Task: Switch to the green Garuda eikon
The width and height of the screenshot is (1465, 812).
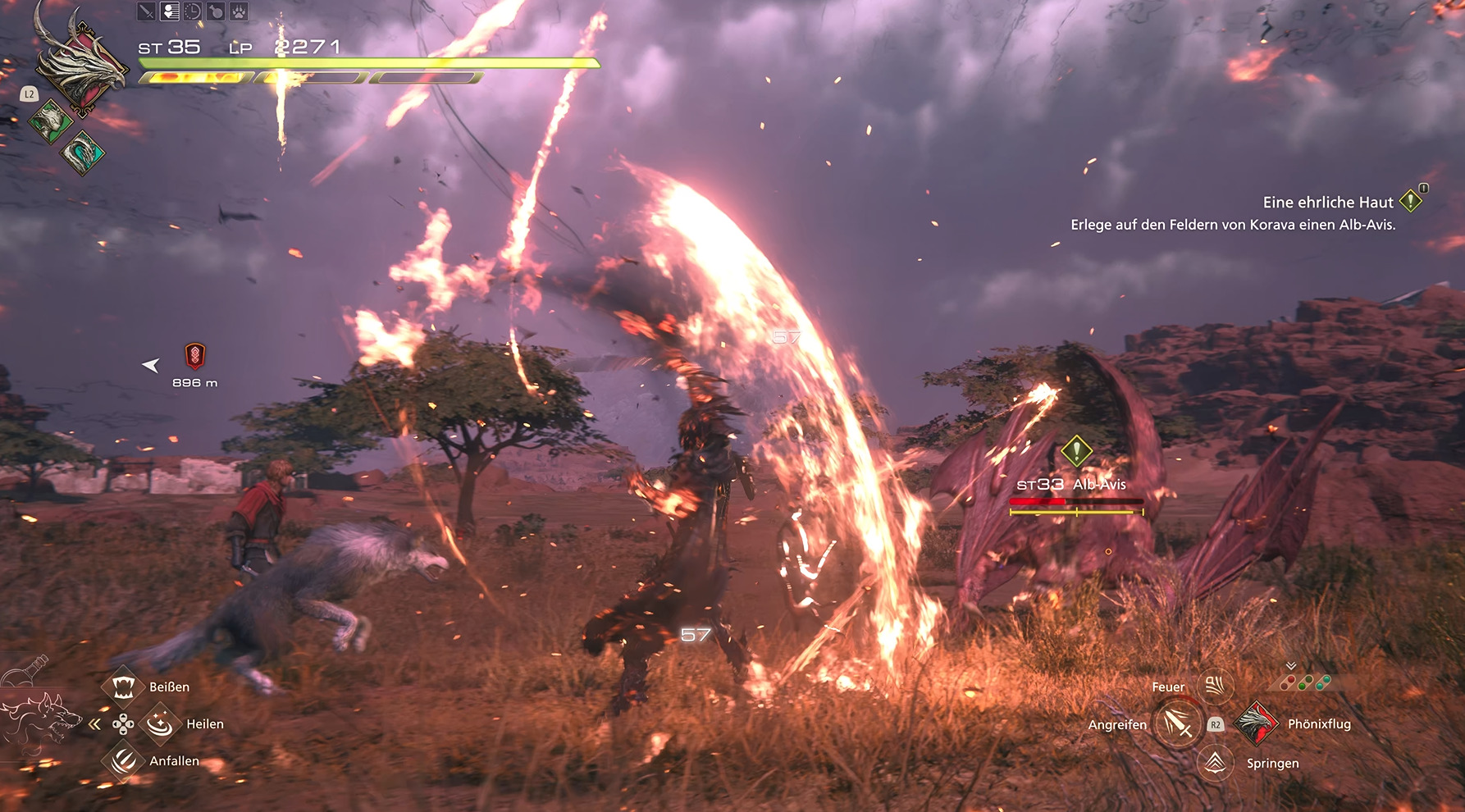Action: [50, 121]
